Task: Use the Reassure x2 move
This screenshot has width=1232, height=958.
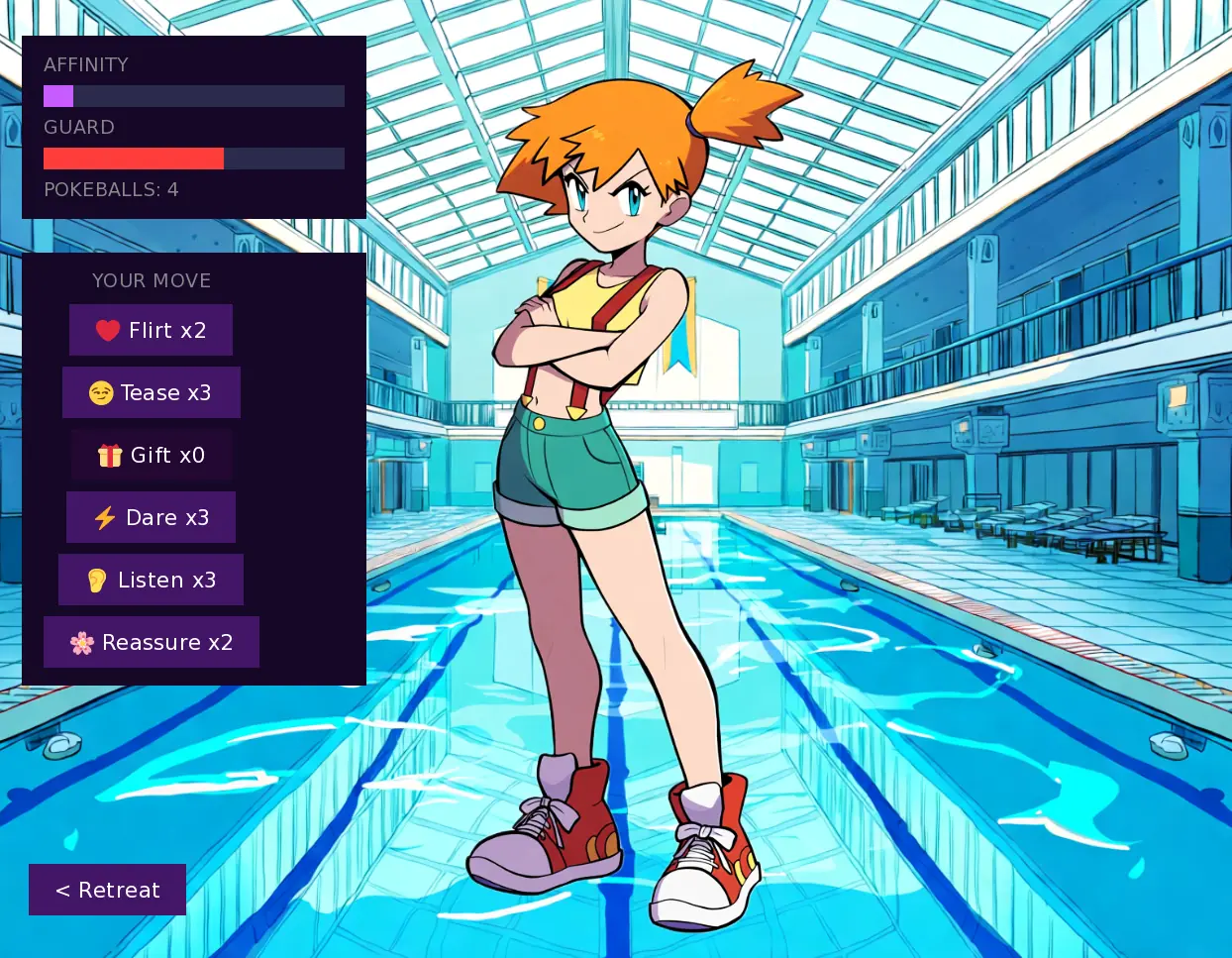Action: coord(151,642)
